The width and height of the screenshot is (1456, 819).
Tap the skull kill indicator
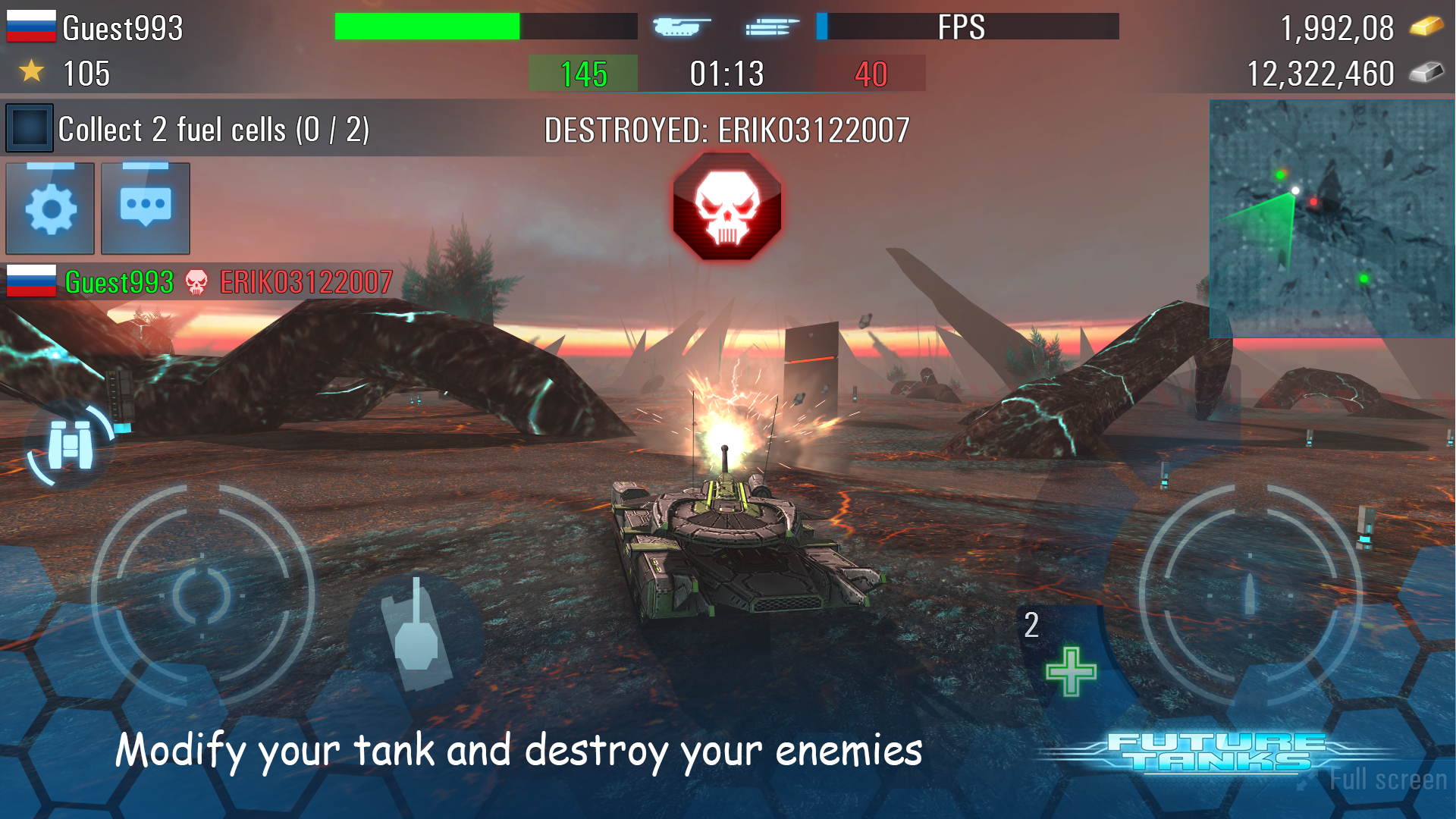pos(726,206)
